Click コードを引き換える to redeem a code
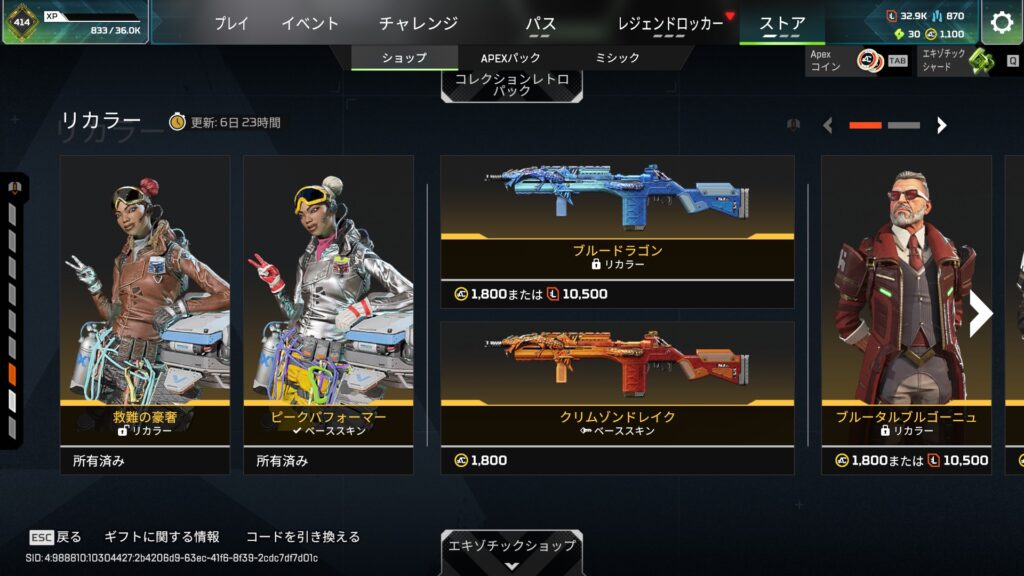Screen dimensions: 1024x576 point(302,537)
